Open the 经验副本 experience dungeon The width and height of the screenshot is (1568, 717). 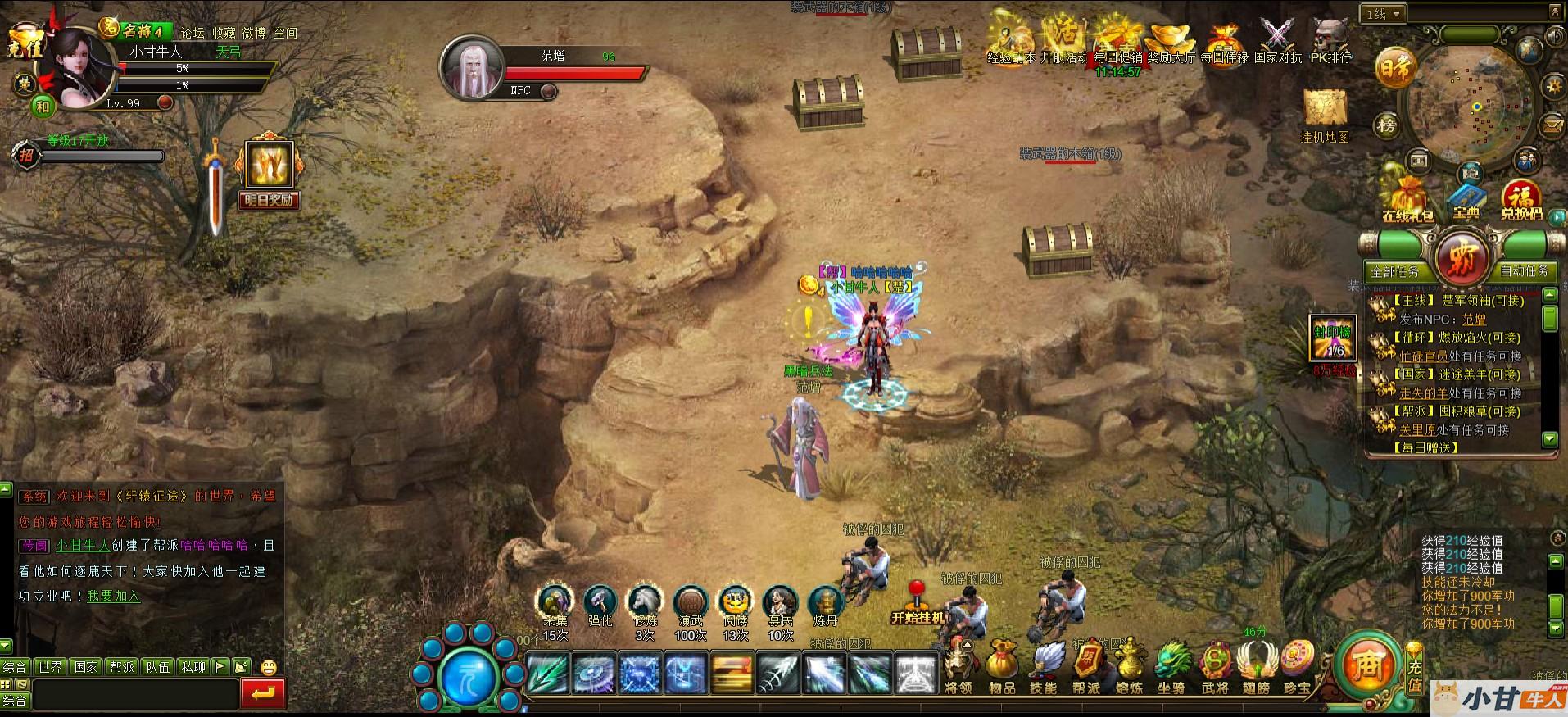pos(1010,39)
